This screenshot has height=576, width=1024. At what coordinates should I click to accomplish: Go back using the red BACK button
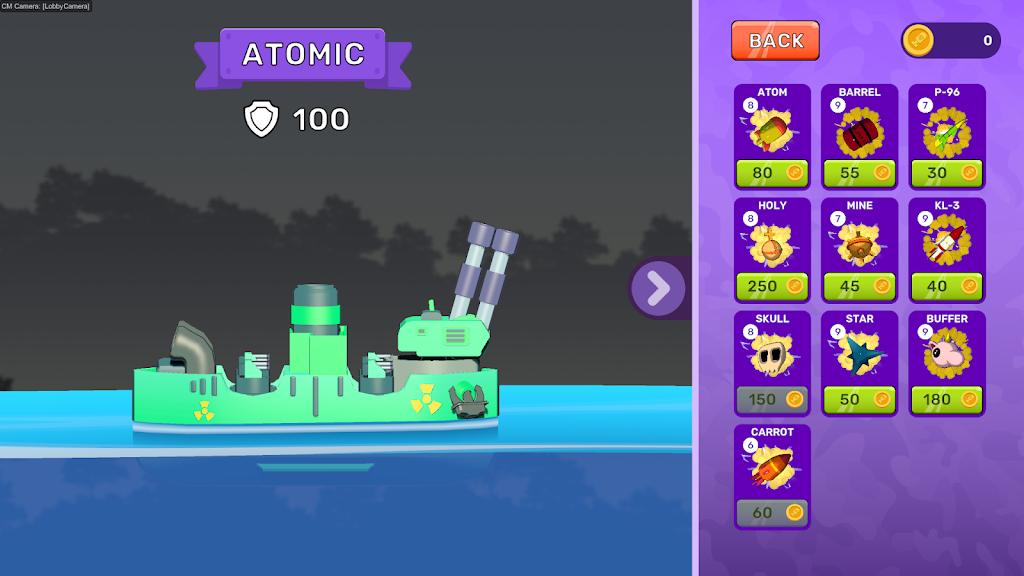coord(775,40)
